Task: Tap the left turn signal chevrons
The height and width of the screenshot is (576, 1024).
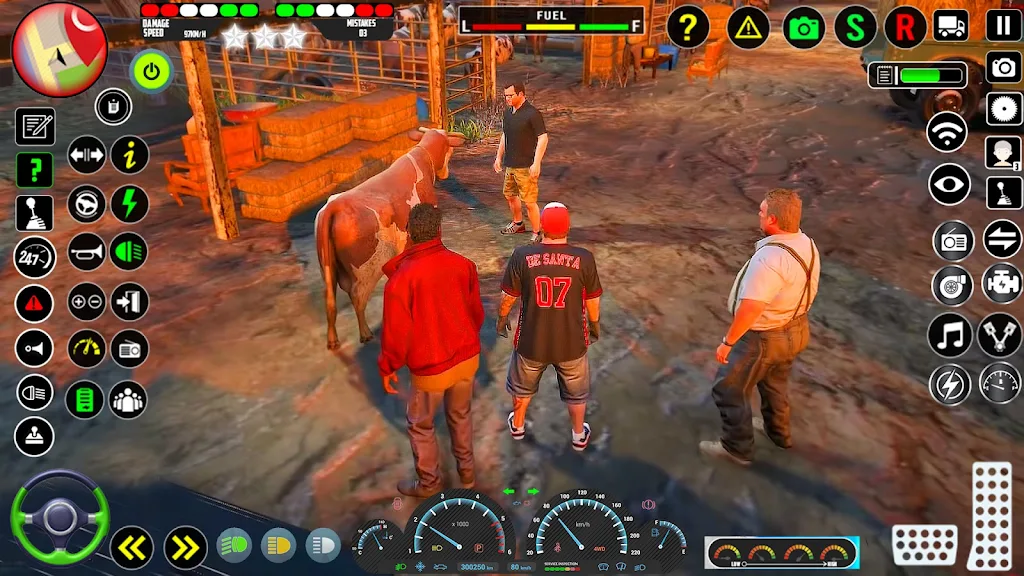Action: (131, 546)
